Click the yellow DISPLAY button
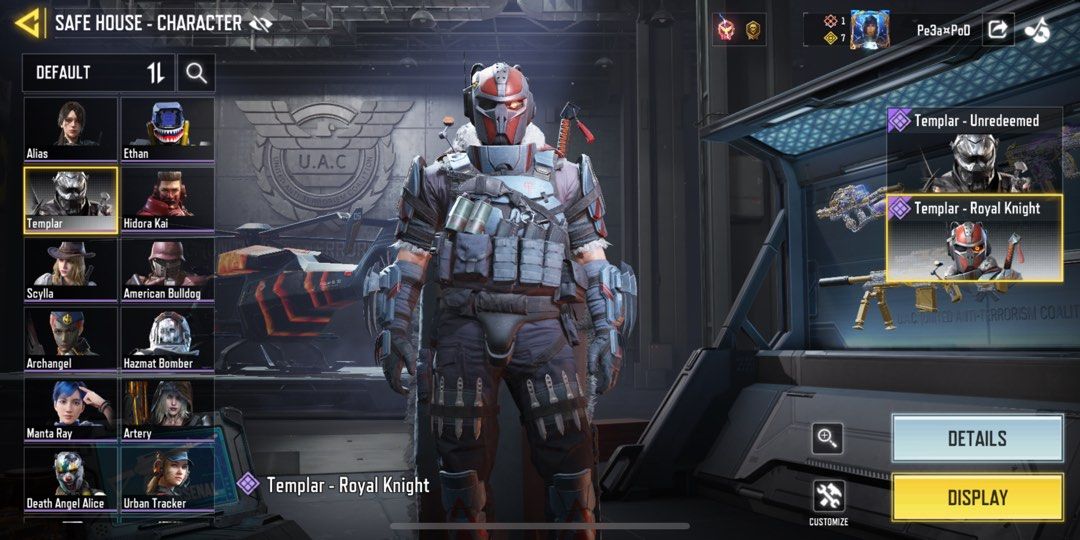 click(977, 497)
